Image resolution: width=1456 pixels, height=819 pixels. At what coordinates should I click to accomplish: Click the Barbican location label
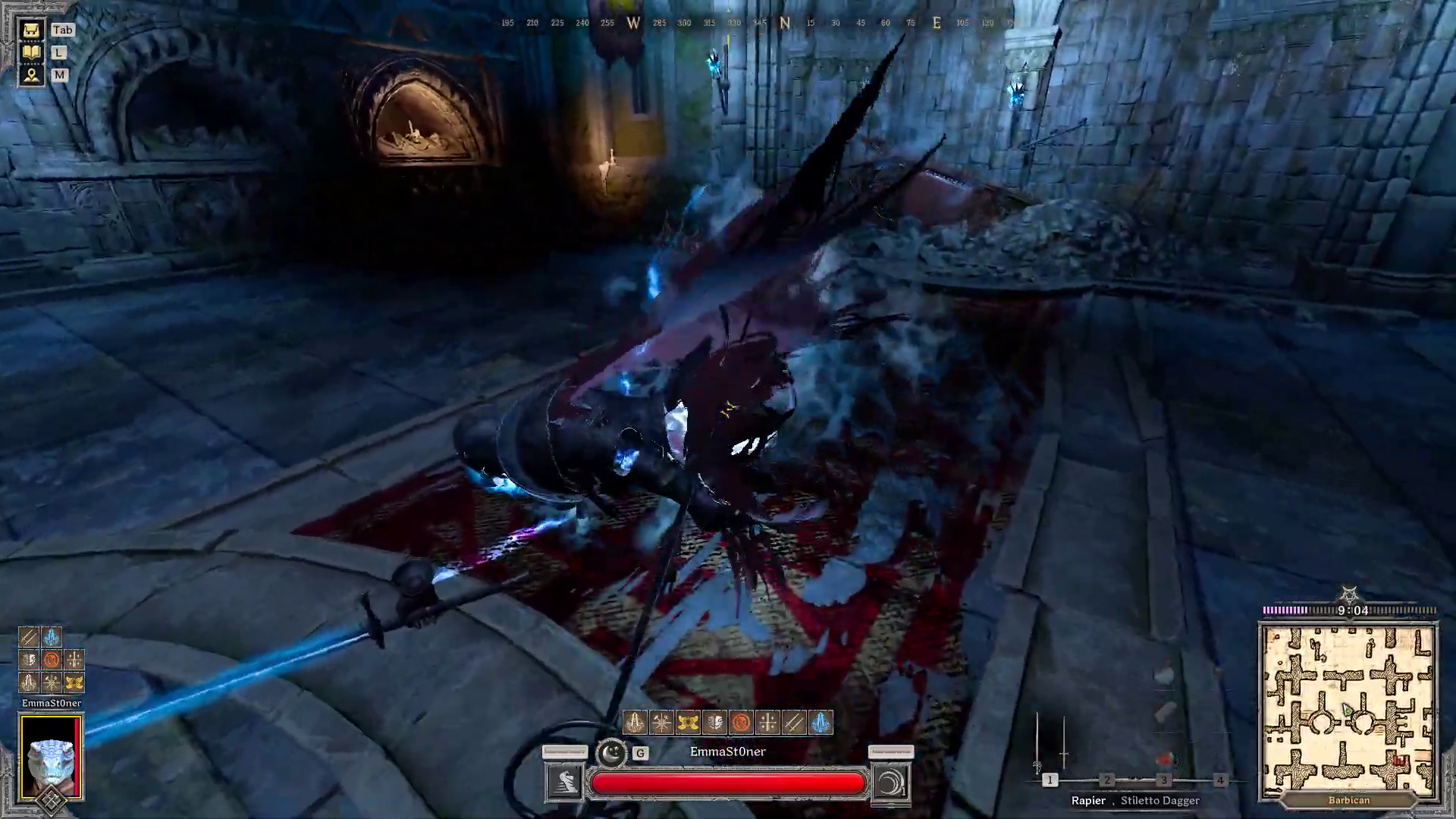coord(1348,800)
